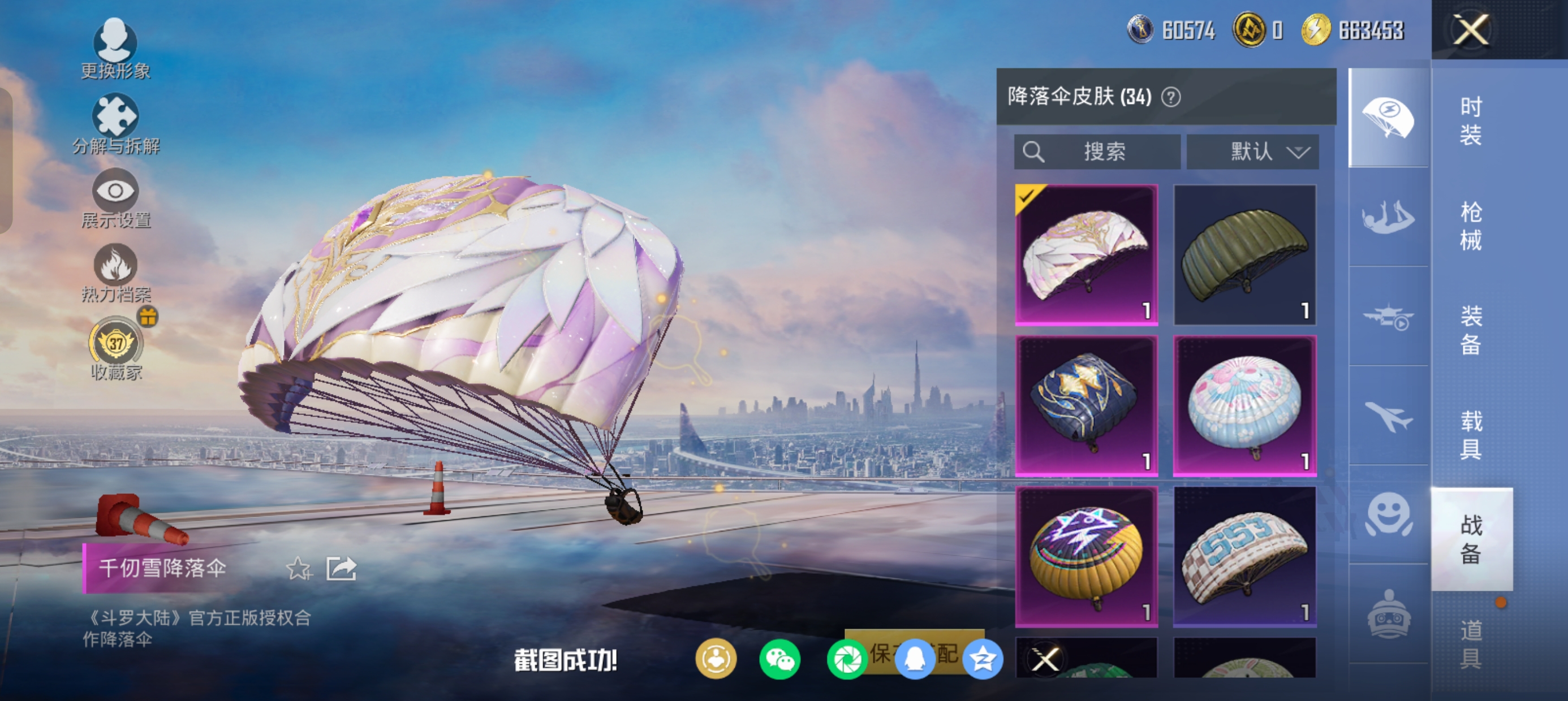Choose the yellow lightning parachute skin
This screenshot has width=1568, height=701.
(1086, 556)
